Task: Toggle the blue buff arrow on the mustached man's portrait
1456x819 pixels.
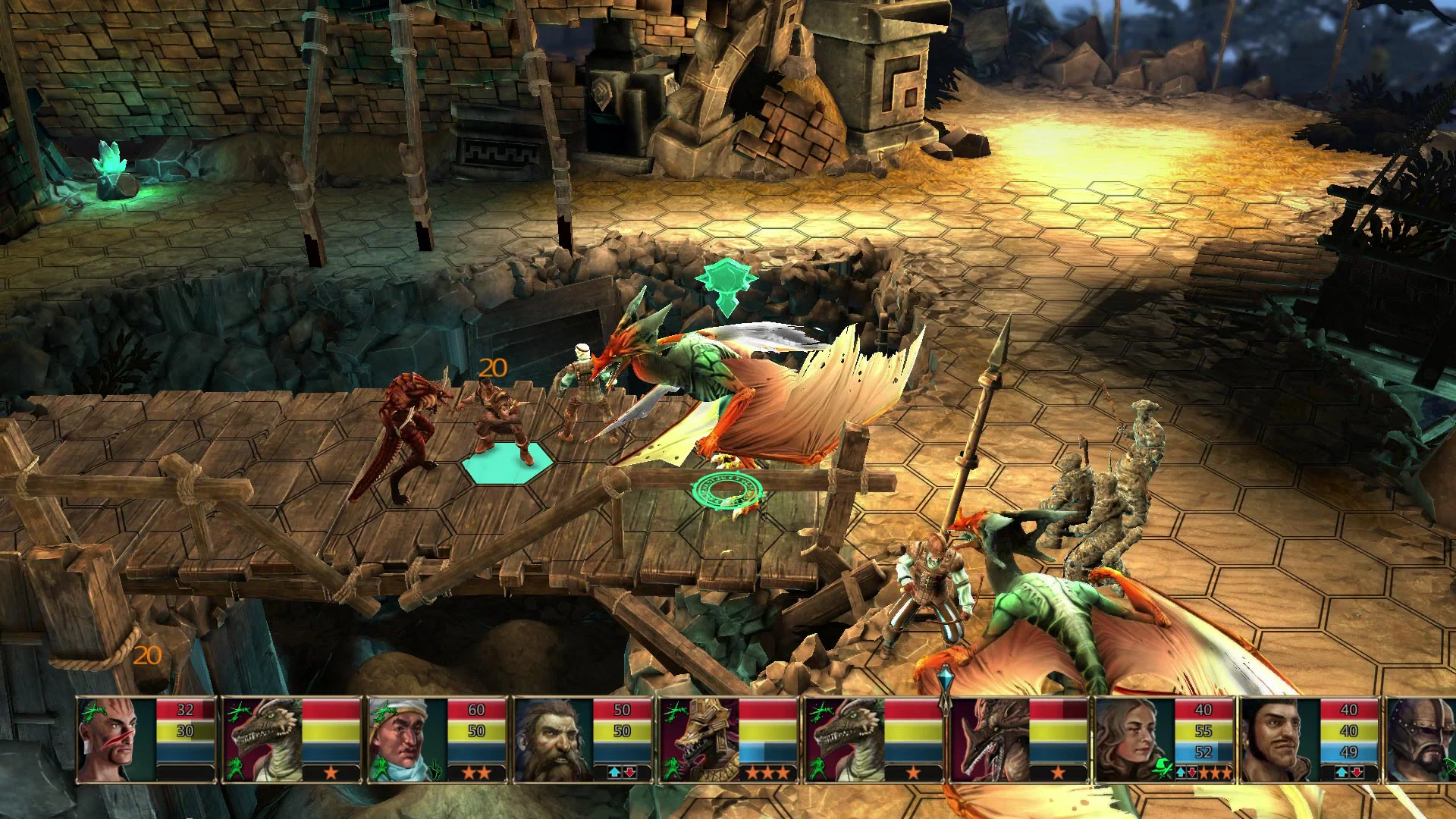Action: [1341, 771]
